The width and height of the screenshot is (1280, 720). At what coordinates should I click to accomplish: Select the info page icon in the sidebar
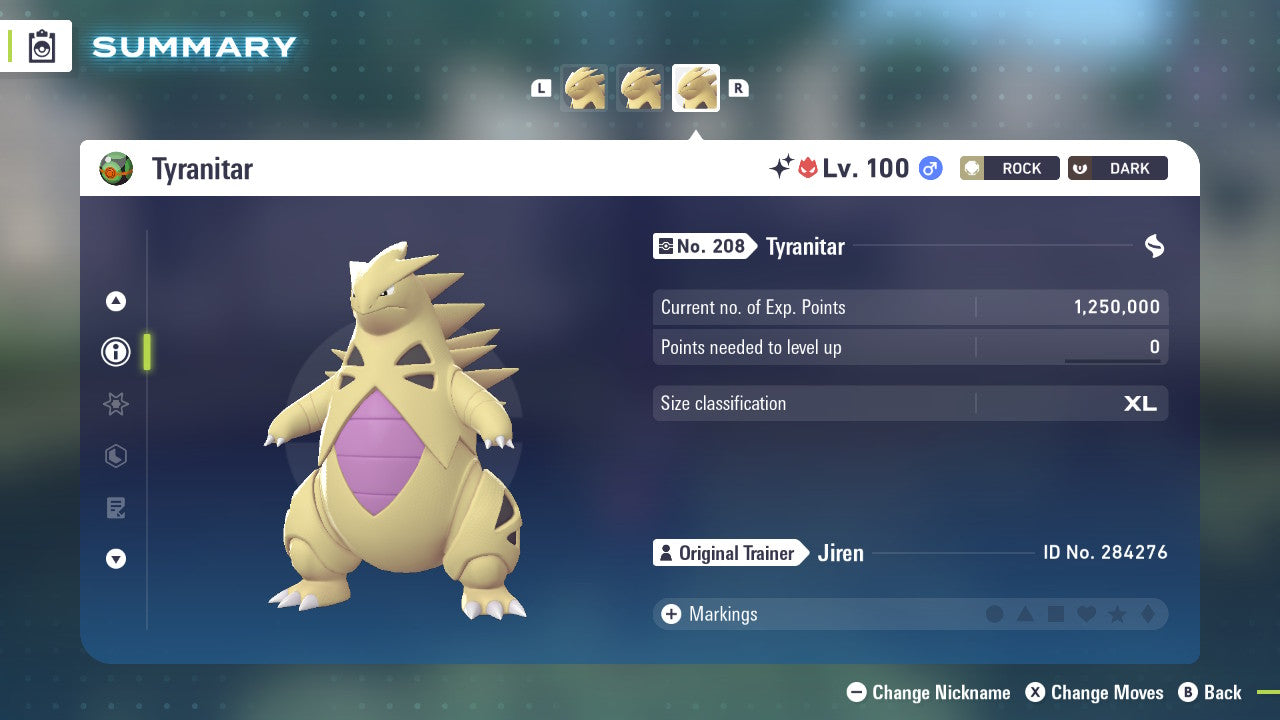[x=115, y=352]
